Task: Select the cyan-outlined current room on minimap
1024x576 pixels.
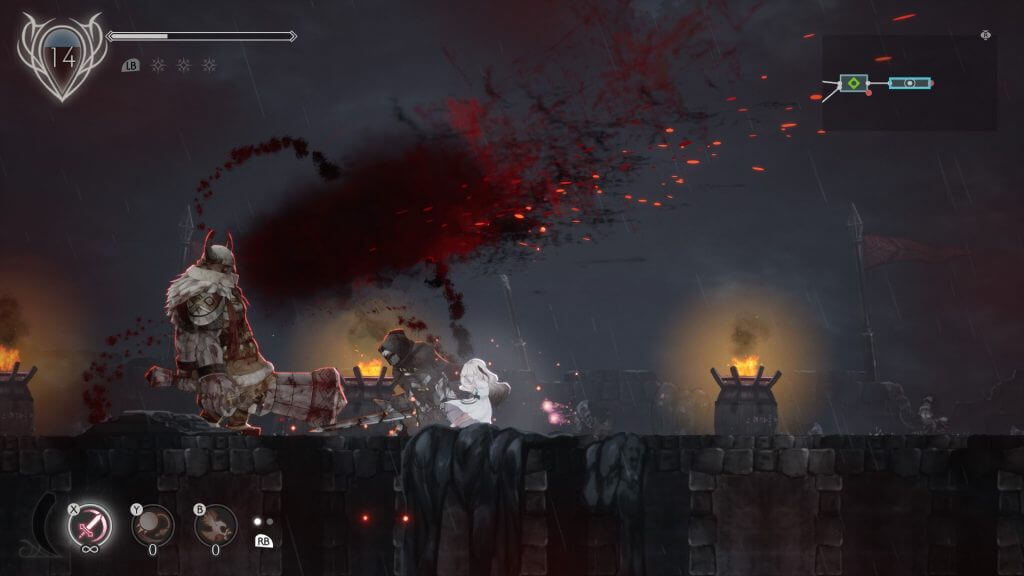Action: click(x=910, y=83)
